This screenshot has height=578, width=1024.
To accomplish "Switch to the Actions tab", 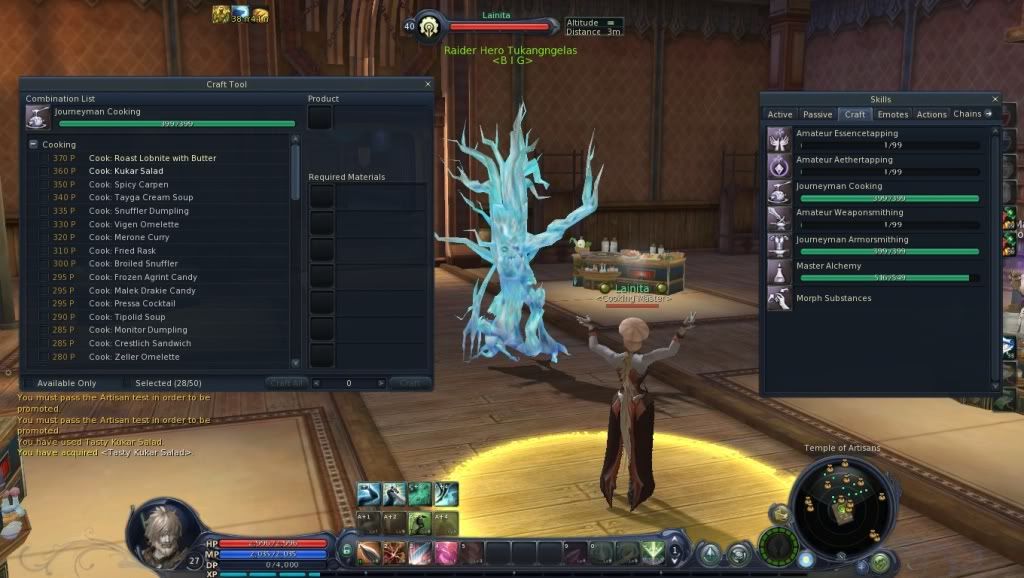I will point(931,115).
